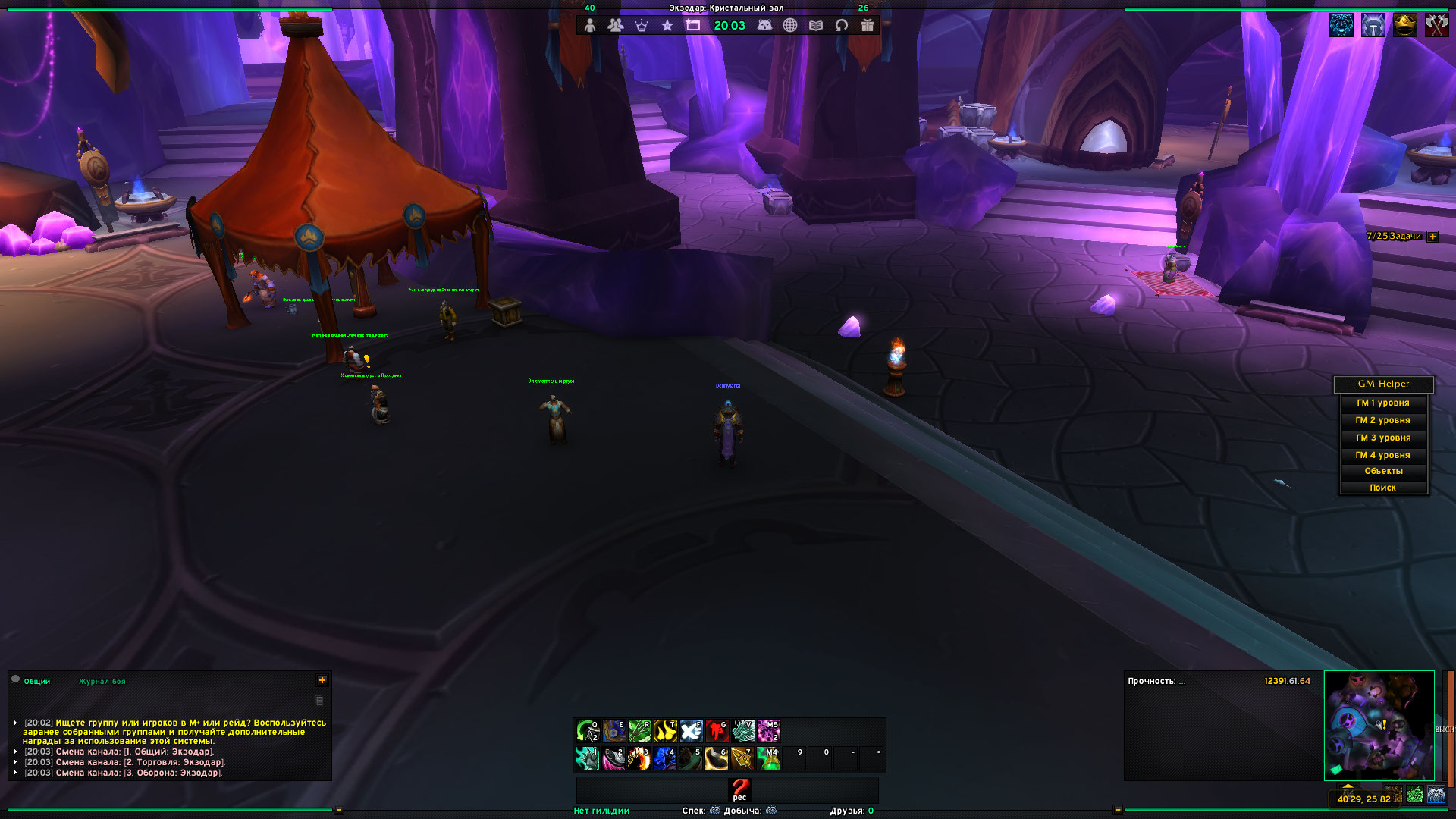The width and height of the screenshot is (1456, 819).
Task: Trigger the yellow horns ability bound to T
Action: point(665,731)
